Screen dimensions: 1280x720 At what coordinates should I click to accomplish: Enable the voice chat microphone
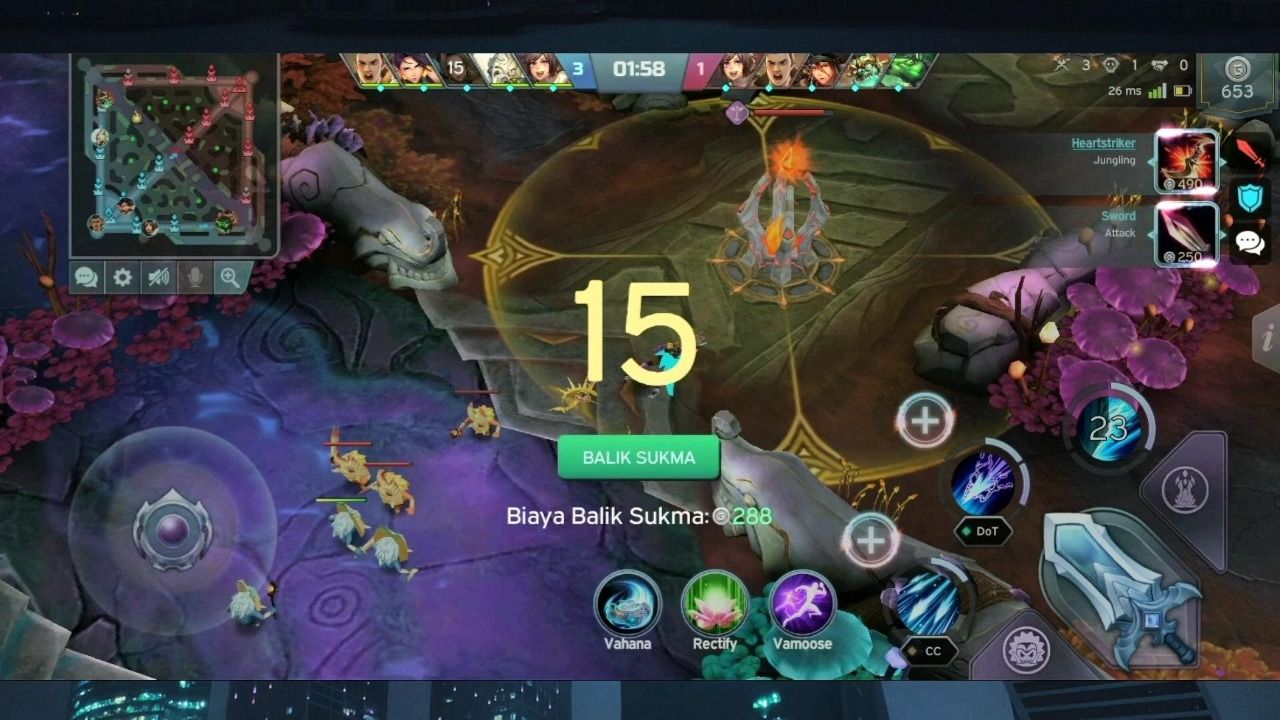click(194, 278)
